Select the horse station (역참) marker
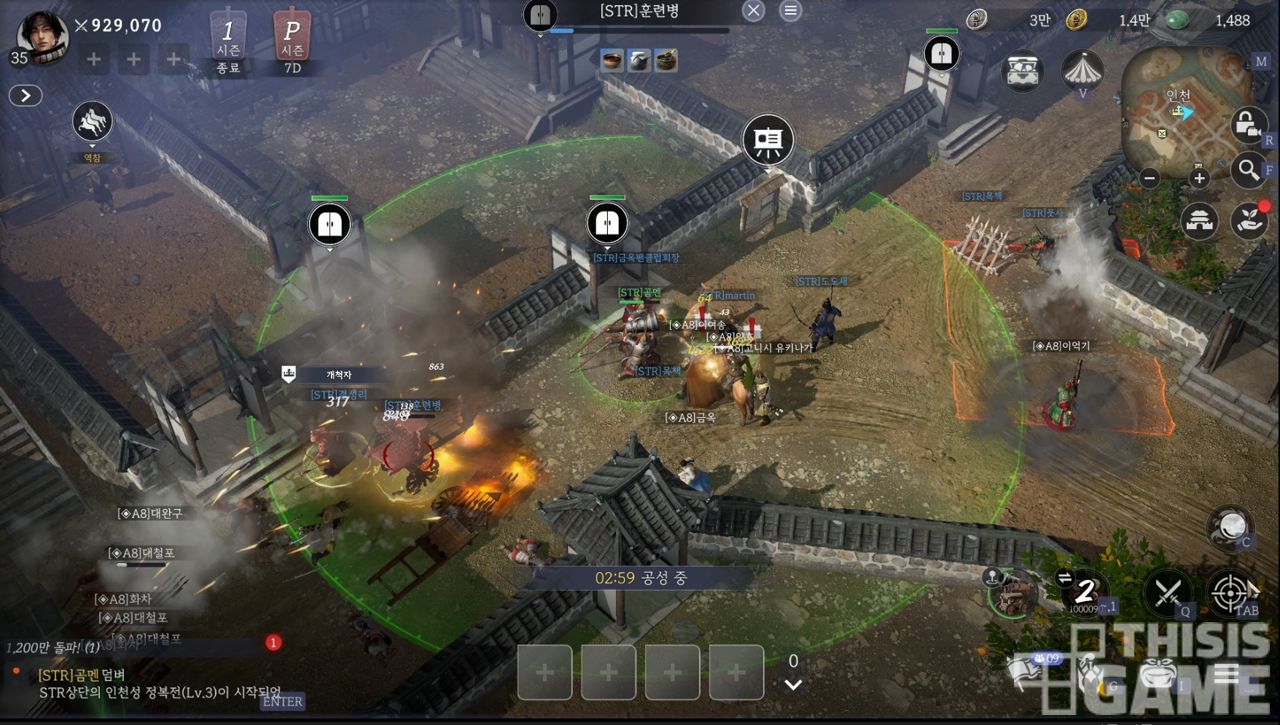This screenshot has height=725, width=1280. pos(92,123)
